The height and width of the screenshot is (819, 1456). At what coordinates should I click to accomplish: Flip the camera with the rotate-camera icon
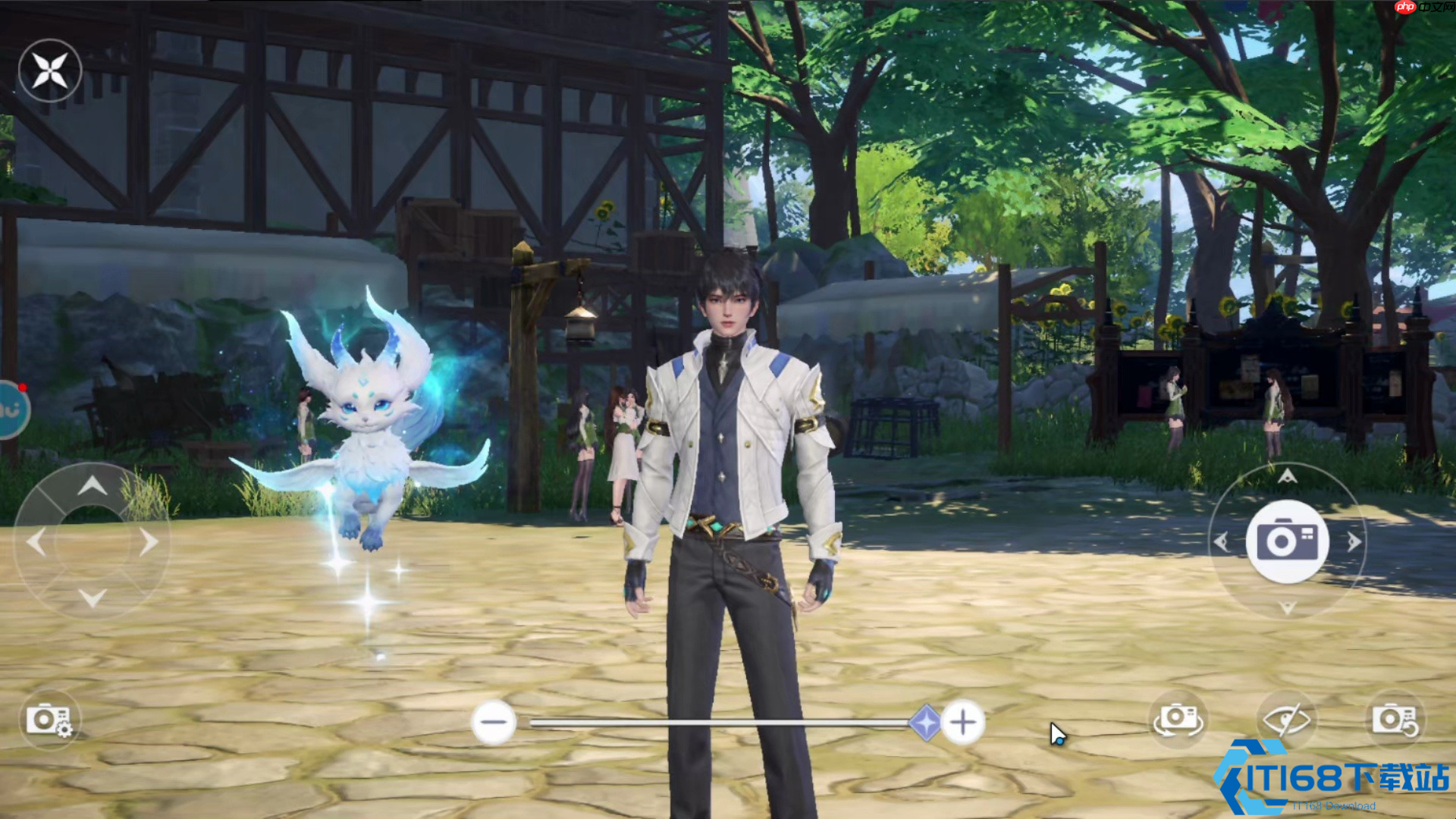pyautogui.click(x=1177, y=720)
